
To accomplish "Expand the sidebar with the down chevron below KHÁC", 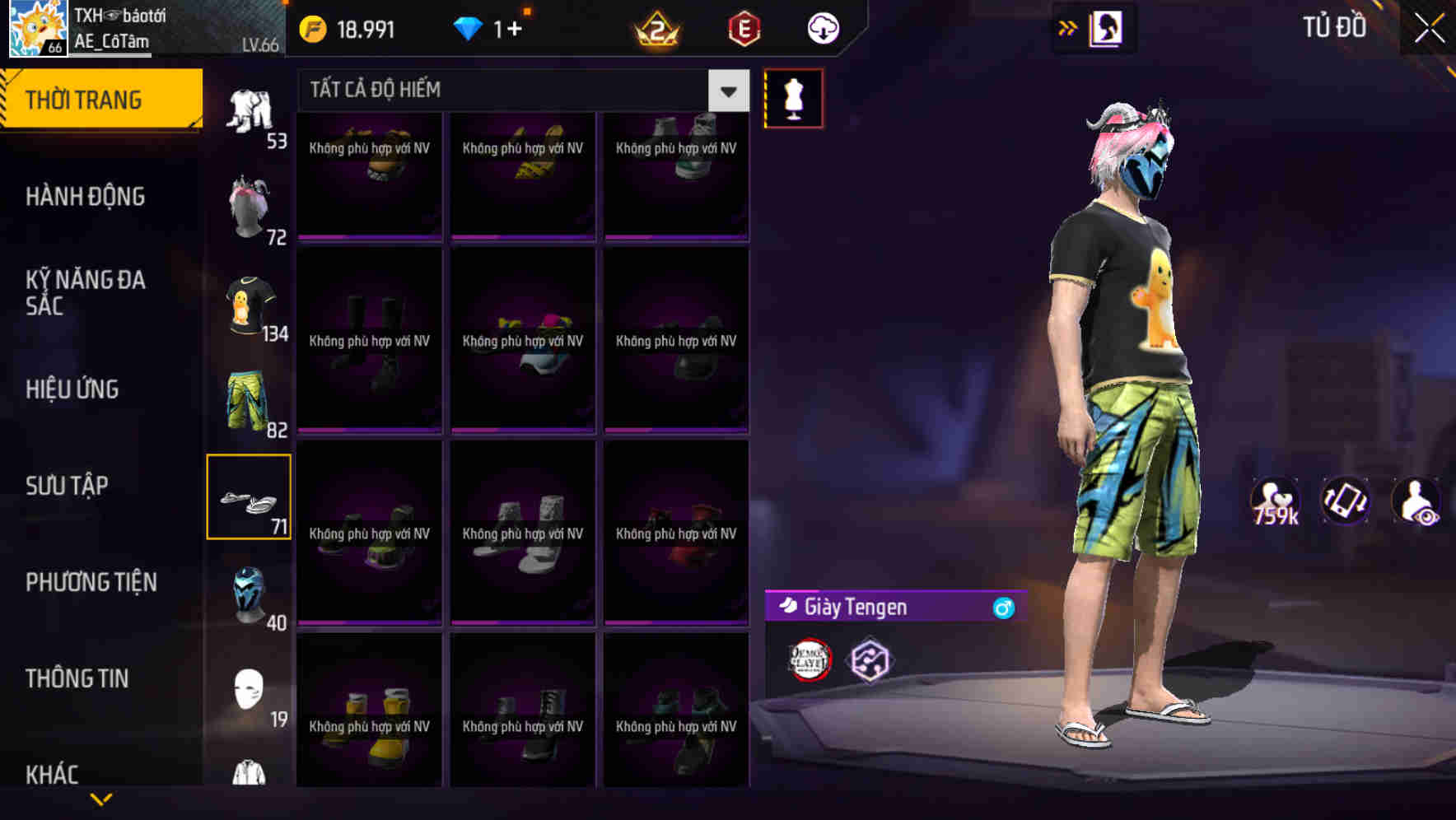I will click(101, 798).
